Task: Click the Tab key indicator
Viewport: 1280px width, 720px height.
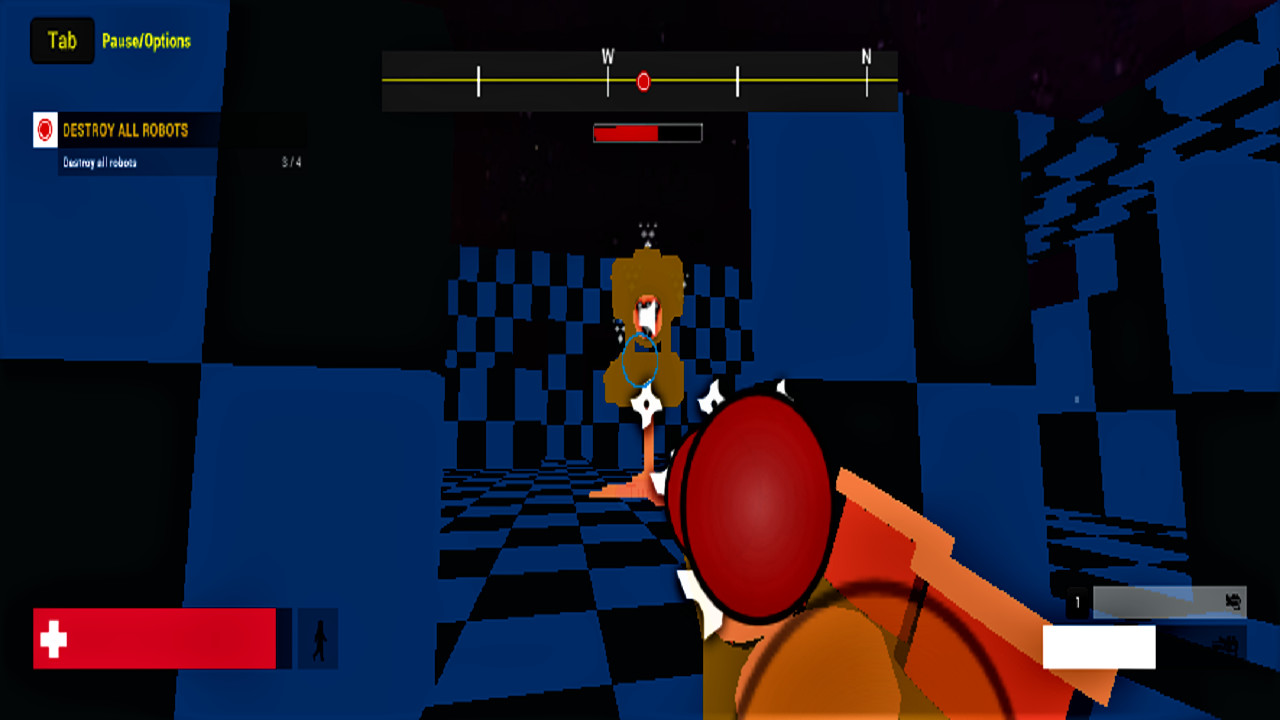Action: point(61,41)
